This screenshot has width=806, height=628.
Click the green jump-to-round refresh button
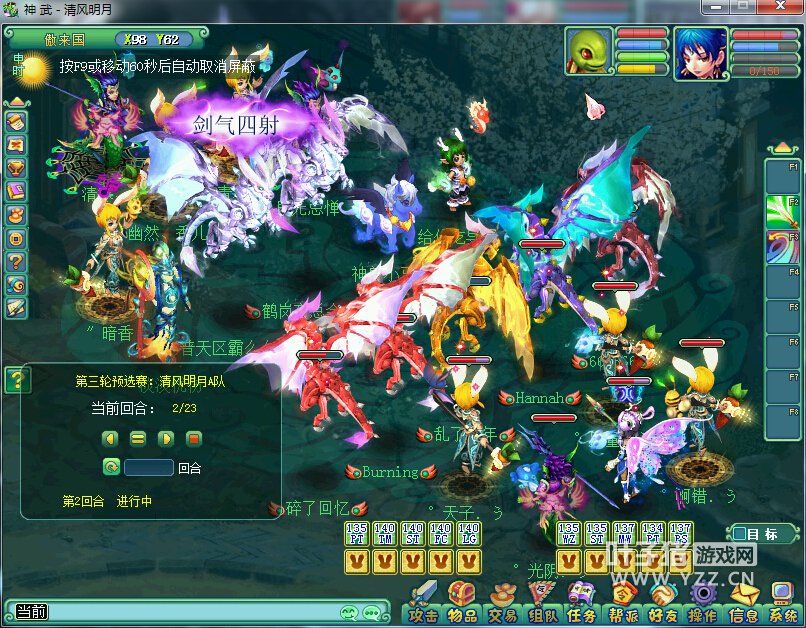111,467
